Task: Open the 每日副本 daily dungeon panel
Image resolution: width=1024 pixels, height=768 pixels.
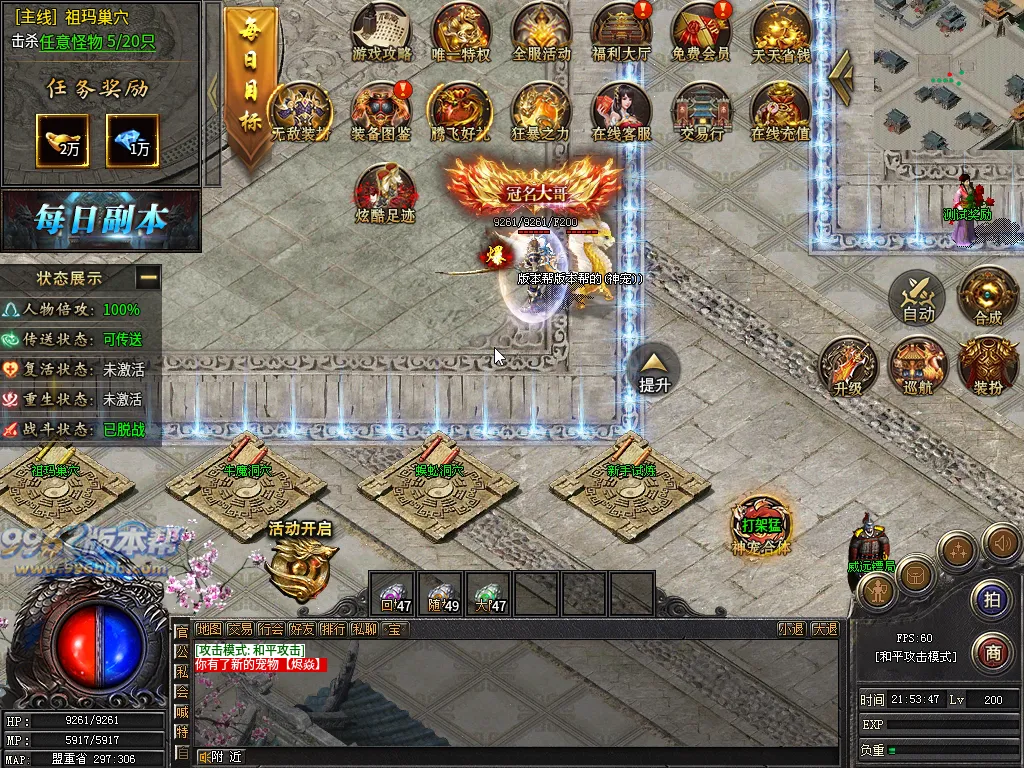Action: (100, 219)
